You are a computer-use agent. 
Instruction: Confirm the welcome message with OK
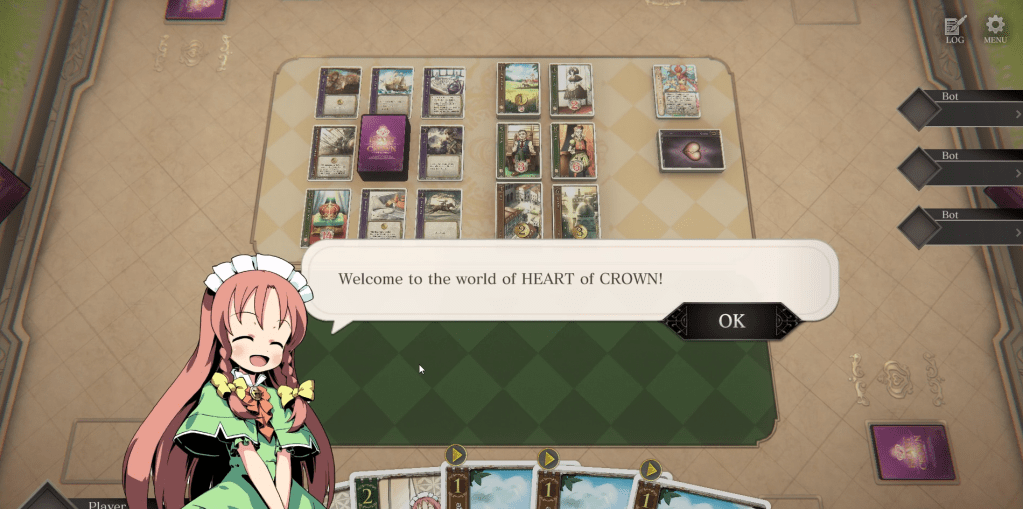pos(731,321)
